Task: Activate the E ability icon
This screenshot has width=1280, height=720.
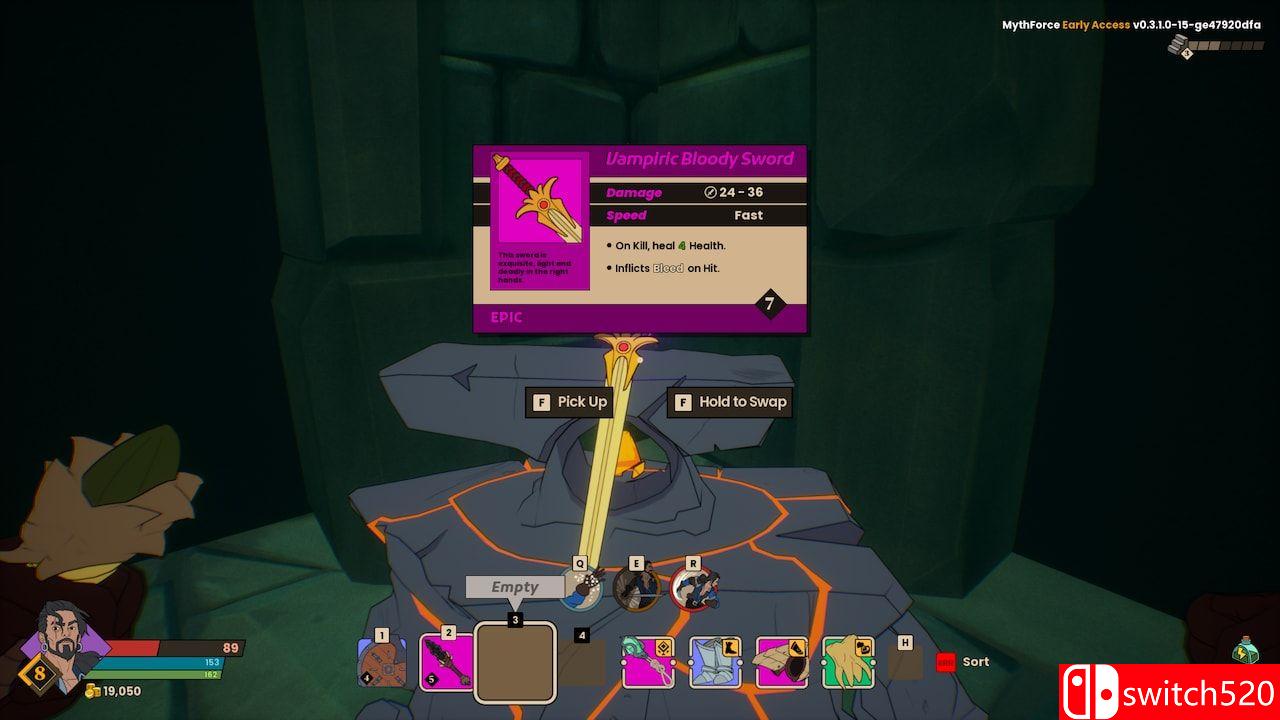Action: pos(636,588)
